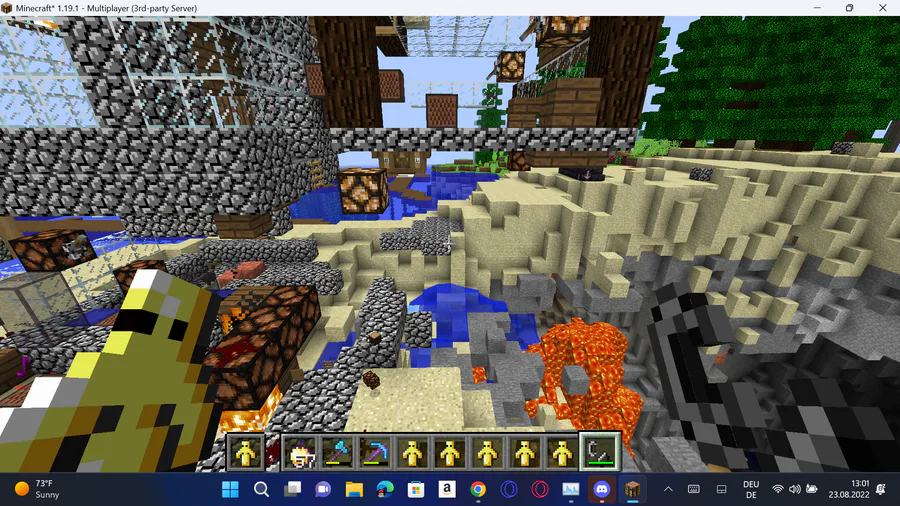Open Discord from the taskbar
The width and height of the screenshot is (900, 506).
[601, 489]
